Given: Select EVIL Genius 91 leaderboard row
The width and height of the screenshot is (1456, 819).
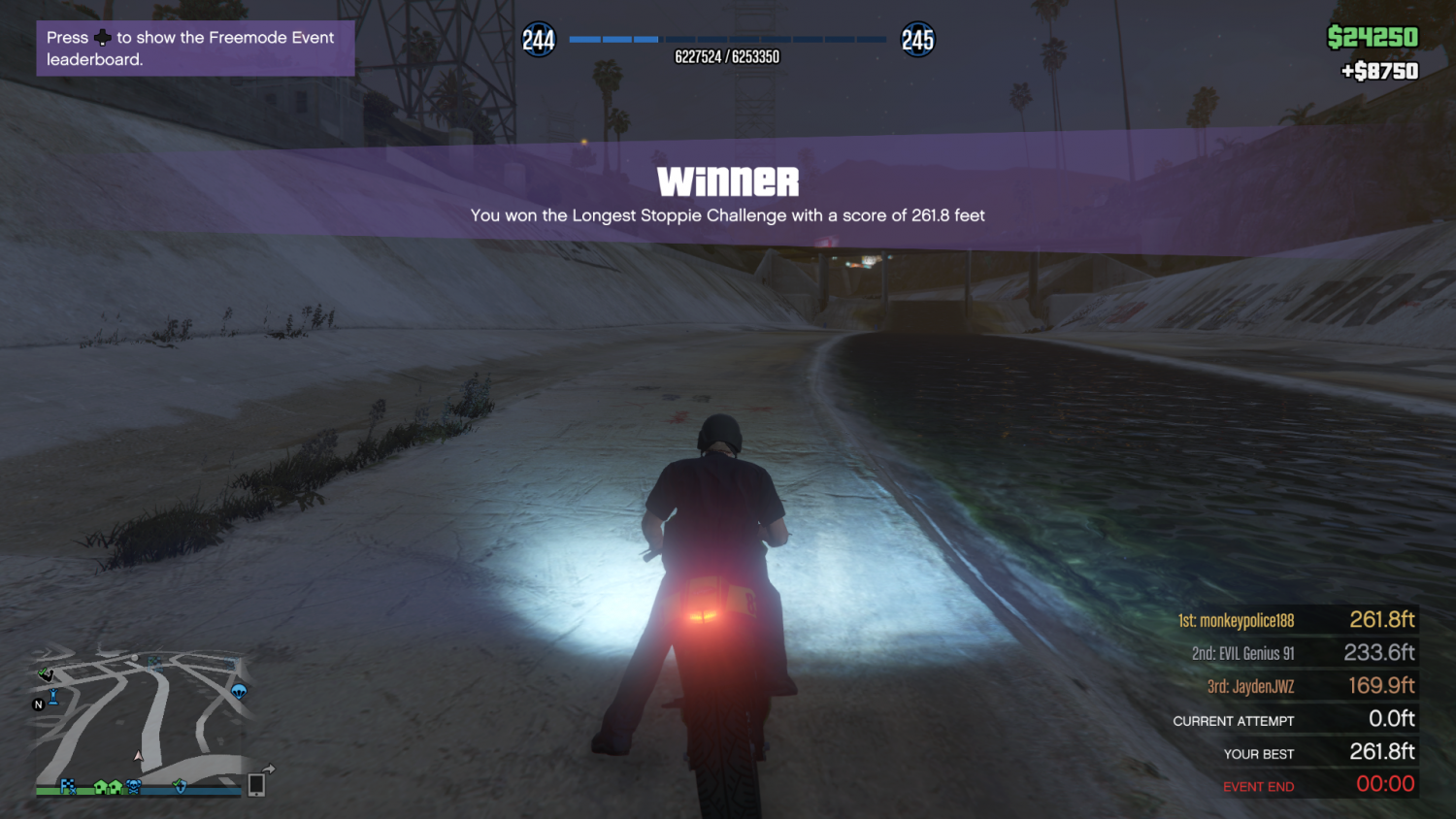Looking at the screenshot, I should coord(1296,653).
